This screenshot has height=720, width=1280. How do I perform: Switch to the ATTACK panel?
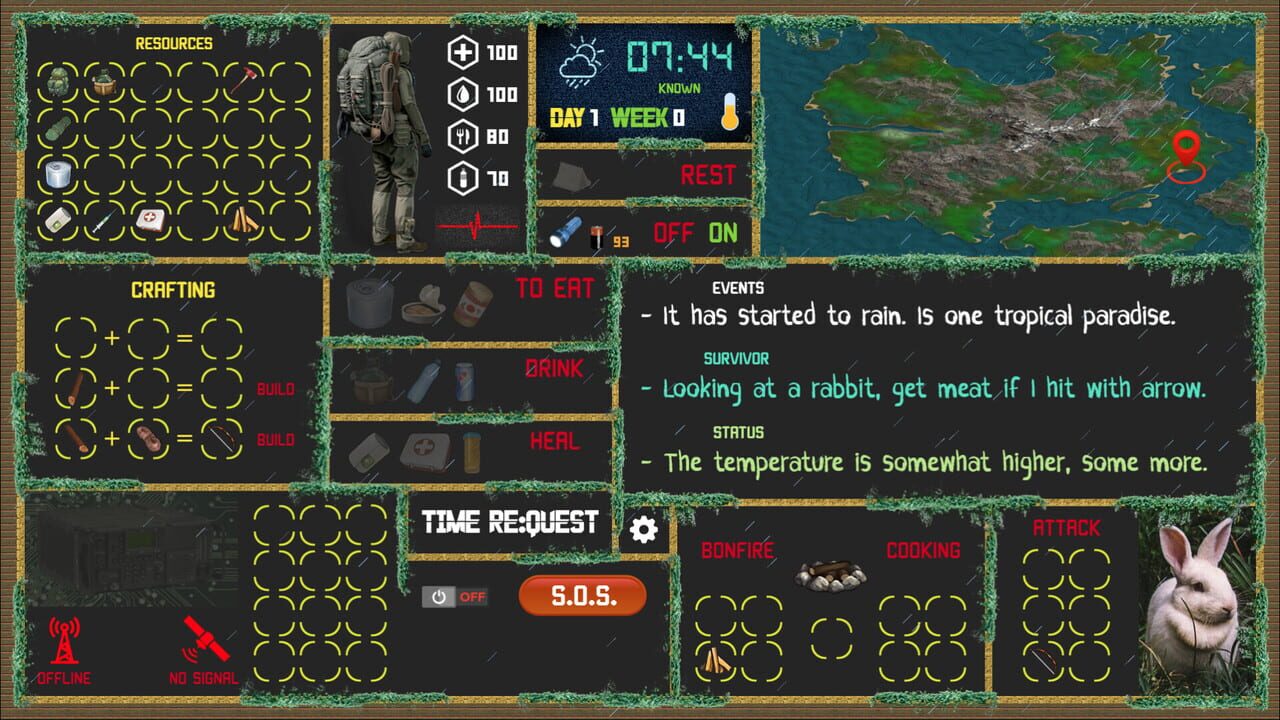pos(1069,528)
